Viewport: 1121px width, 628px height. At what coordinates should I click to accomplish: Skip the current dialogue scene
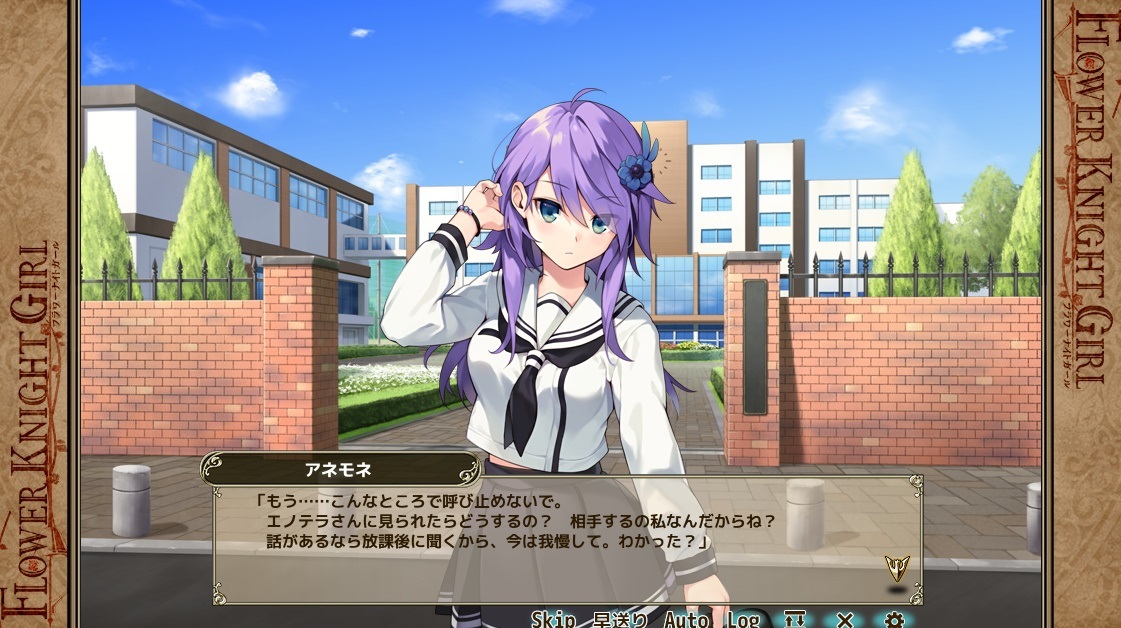[x=553, y=620]
